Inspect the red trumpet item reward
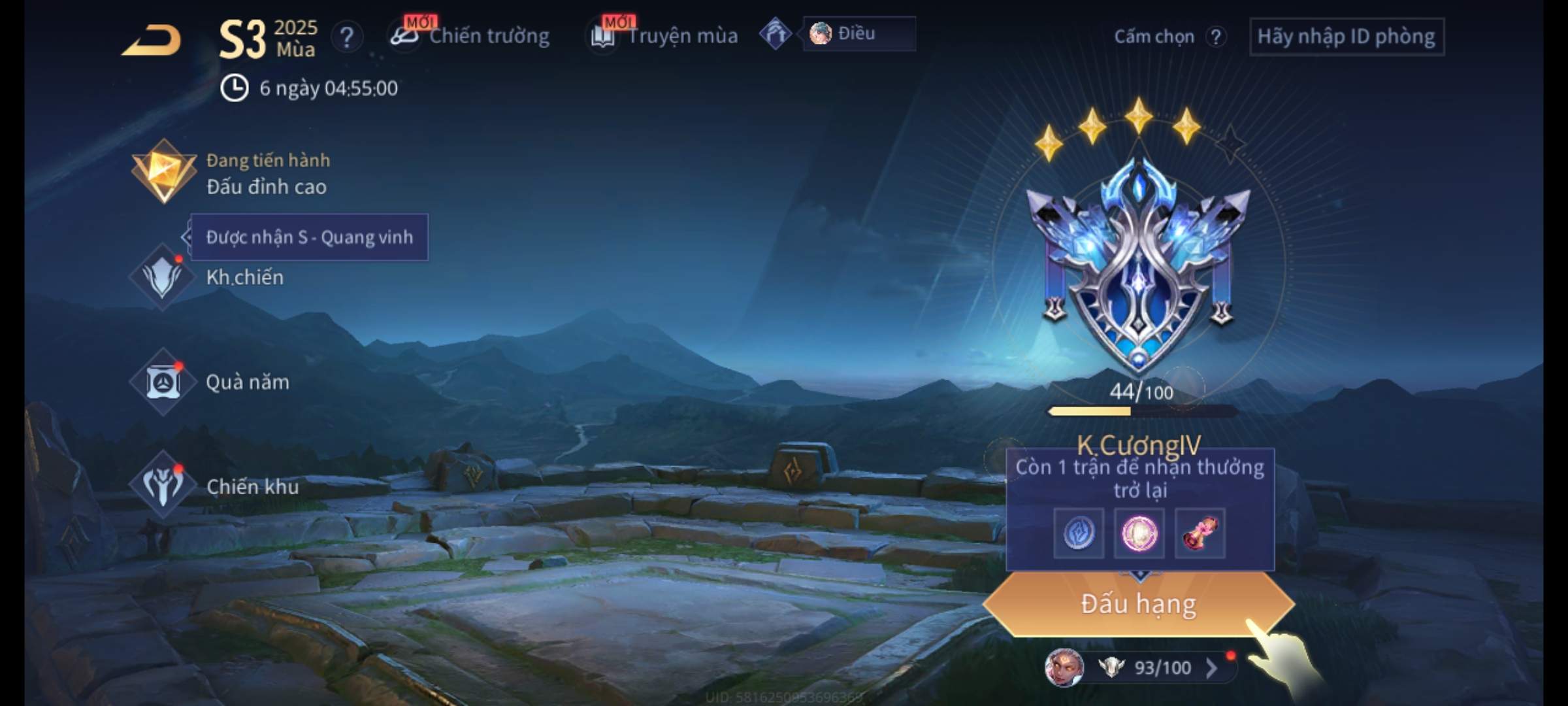Screen dimensions: 1568x706 pyautogui.click(x=1200, y=533)
